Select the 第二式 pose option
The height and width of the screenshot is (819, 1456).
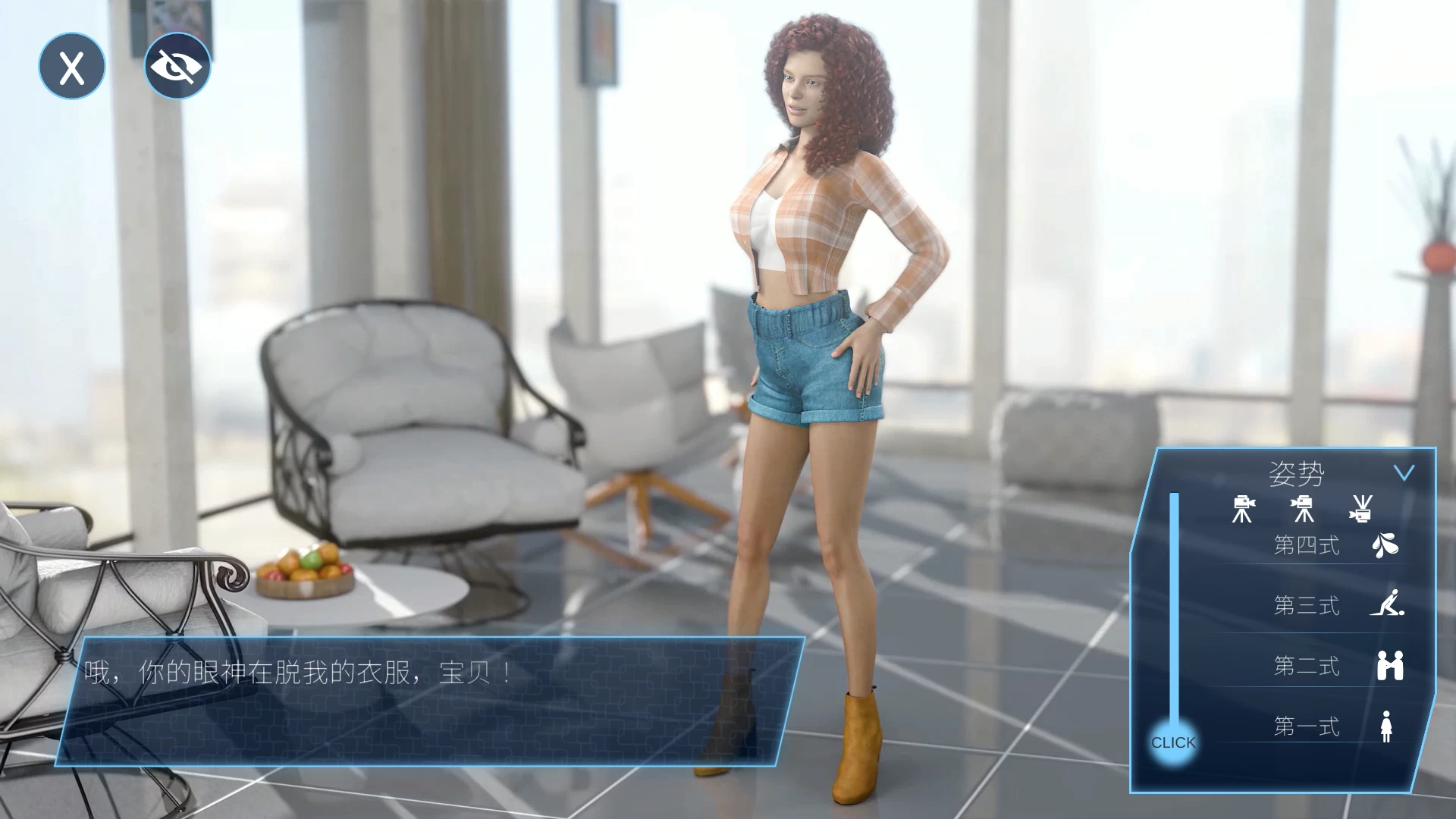tap(1307, 667)
